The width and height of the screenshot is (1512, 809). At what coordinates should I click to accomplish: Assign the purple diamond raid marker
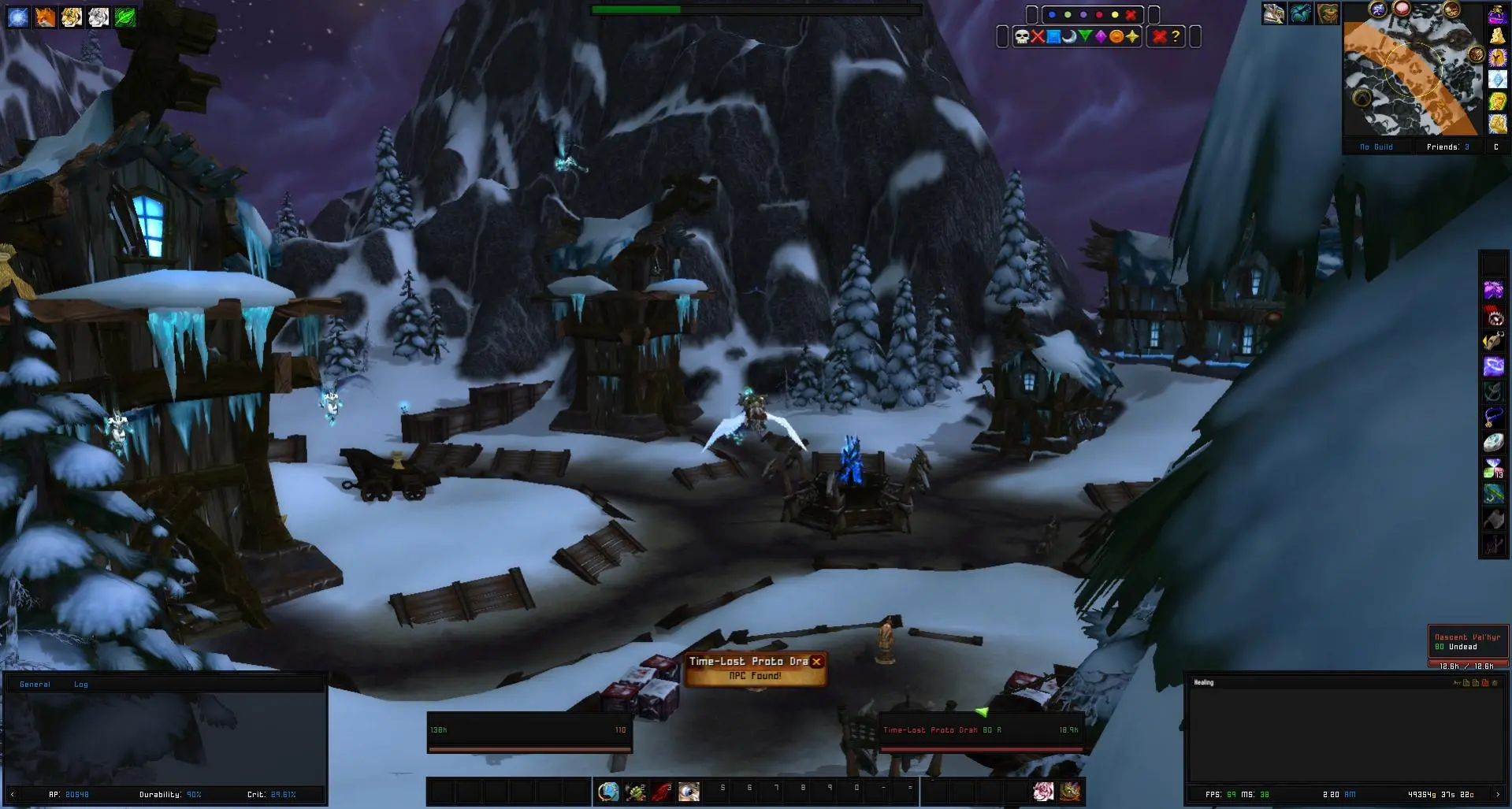(x=1101, y=36)
